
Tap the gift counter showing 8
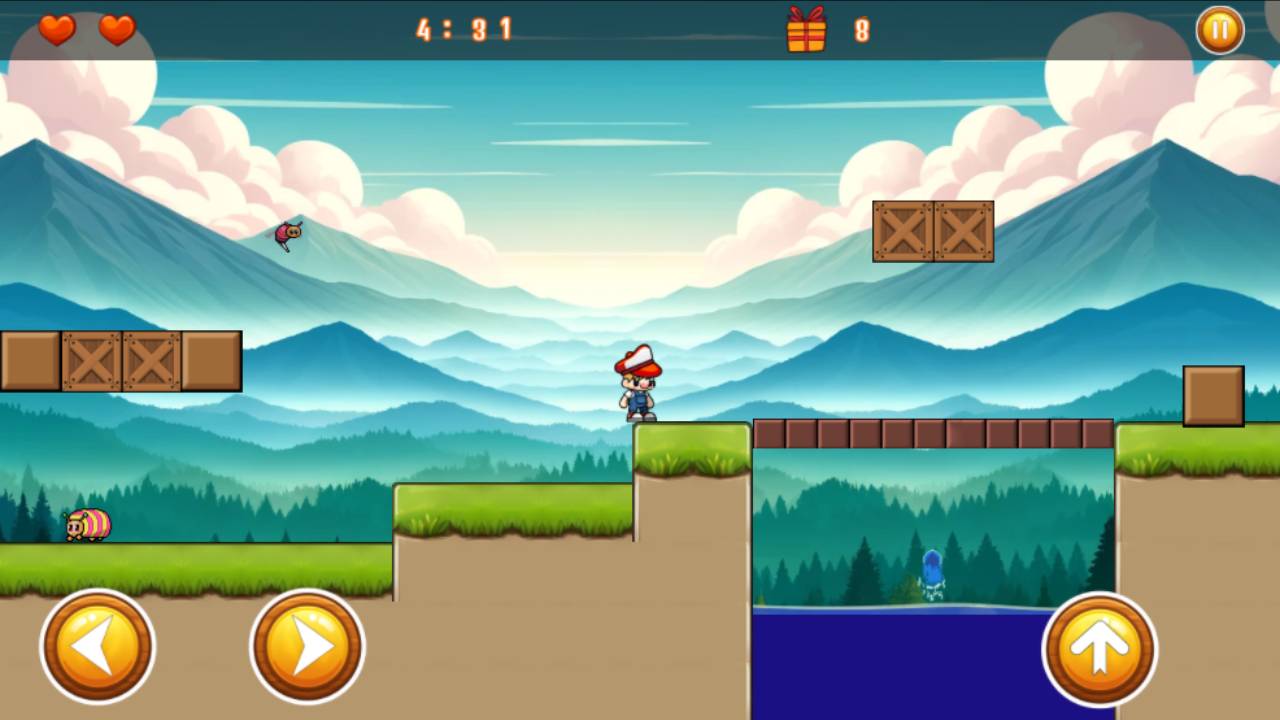(x=862, y=31)
